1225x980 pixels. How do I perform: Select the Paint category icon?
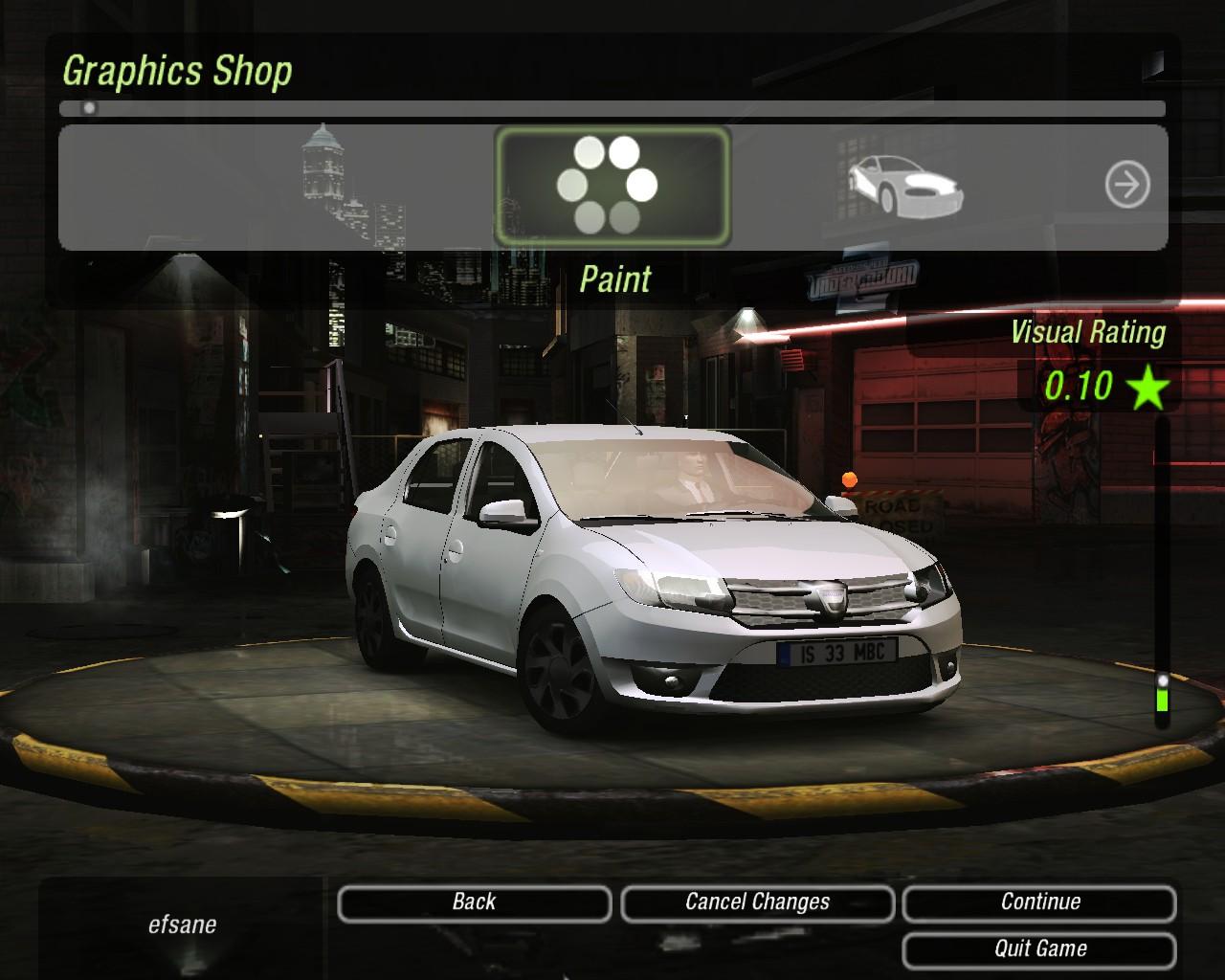pos(612,186)
